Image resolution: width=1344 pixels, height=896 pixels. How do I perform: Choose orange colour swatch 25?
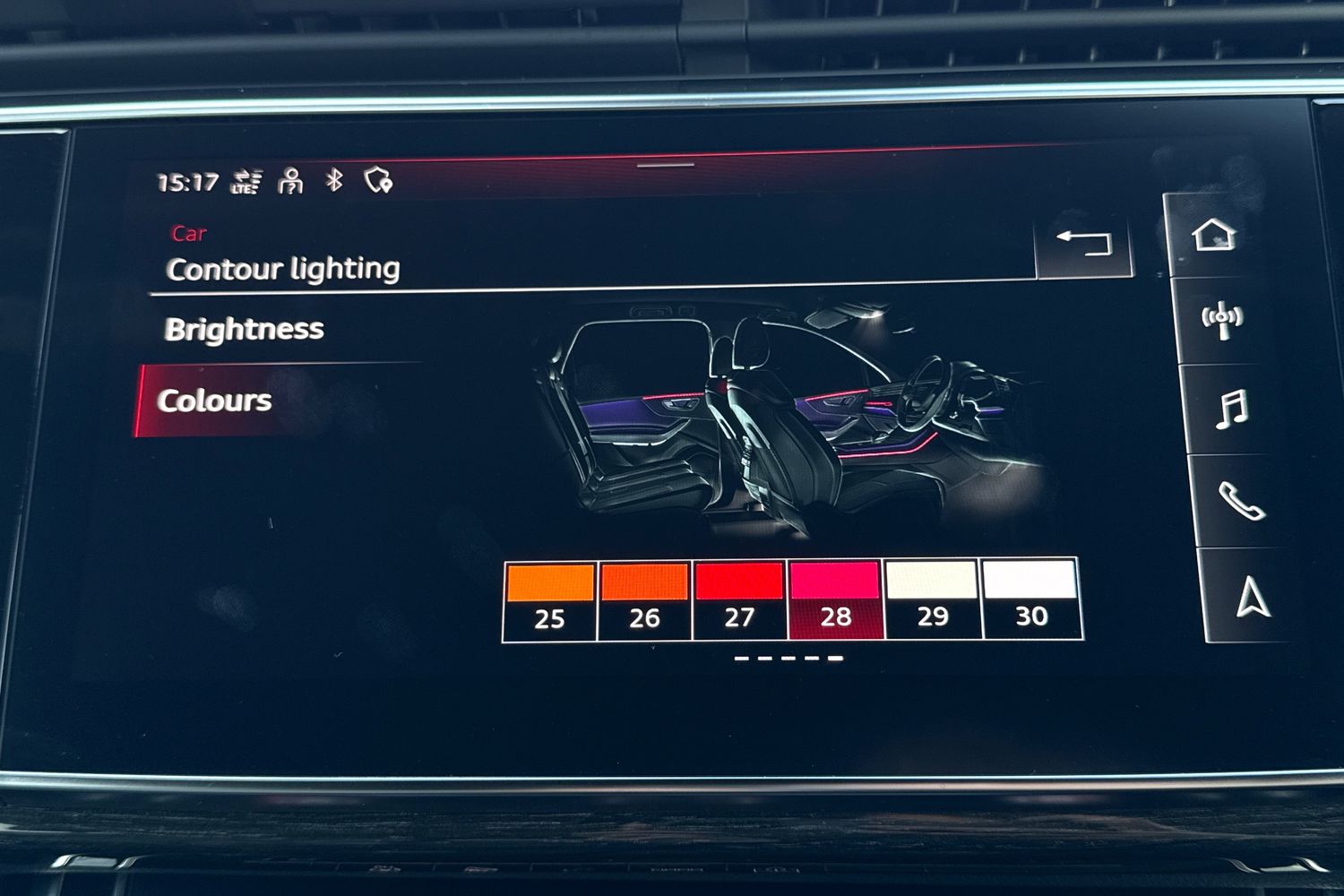pos(550,599)
